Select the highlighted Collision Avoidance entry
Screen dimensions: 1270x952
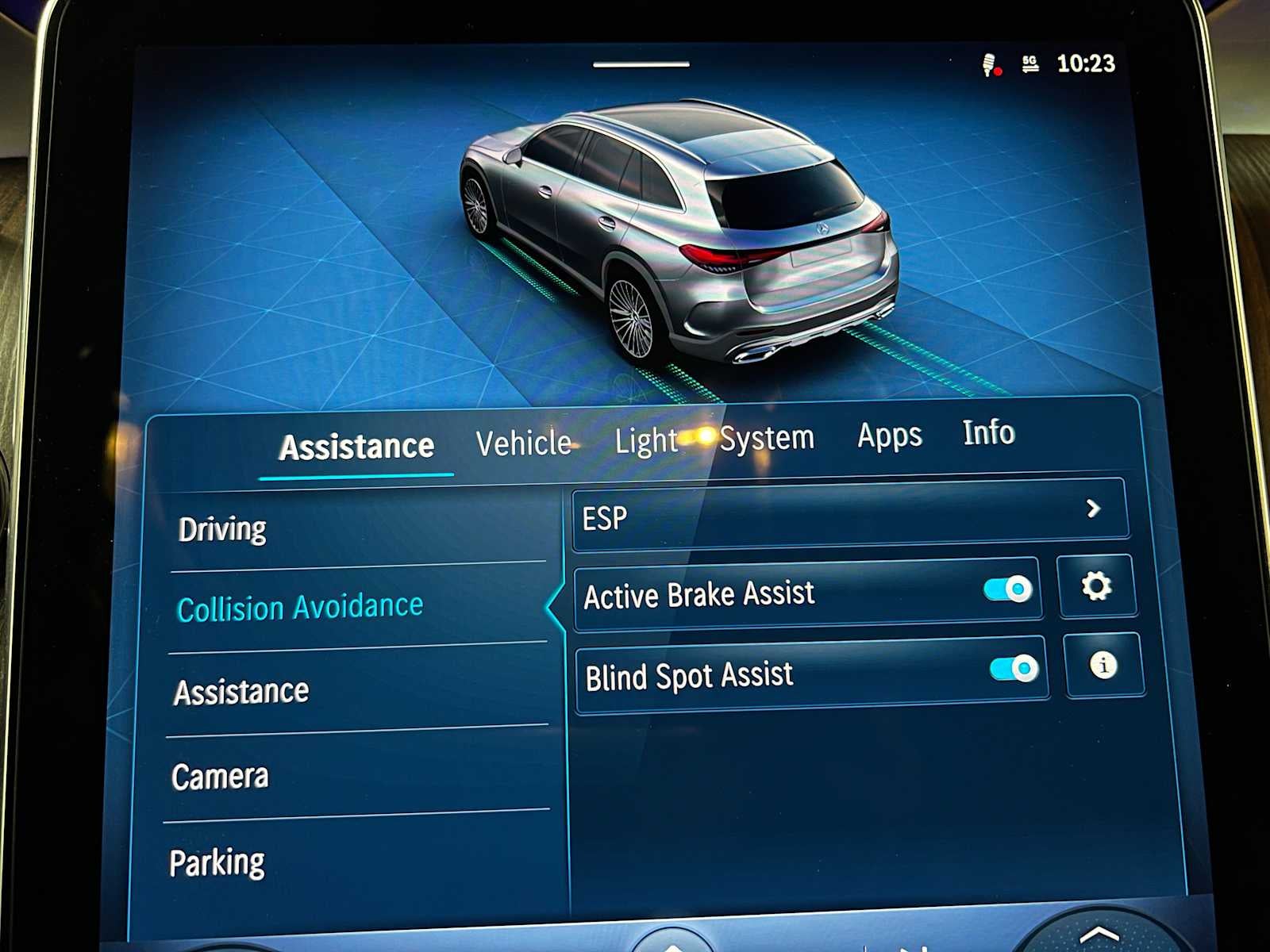[300, 605]
